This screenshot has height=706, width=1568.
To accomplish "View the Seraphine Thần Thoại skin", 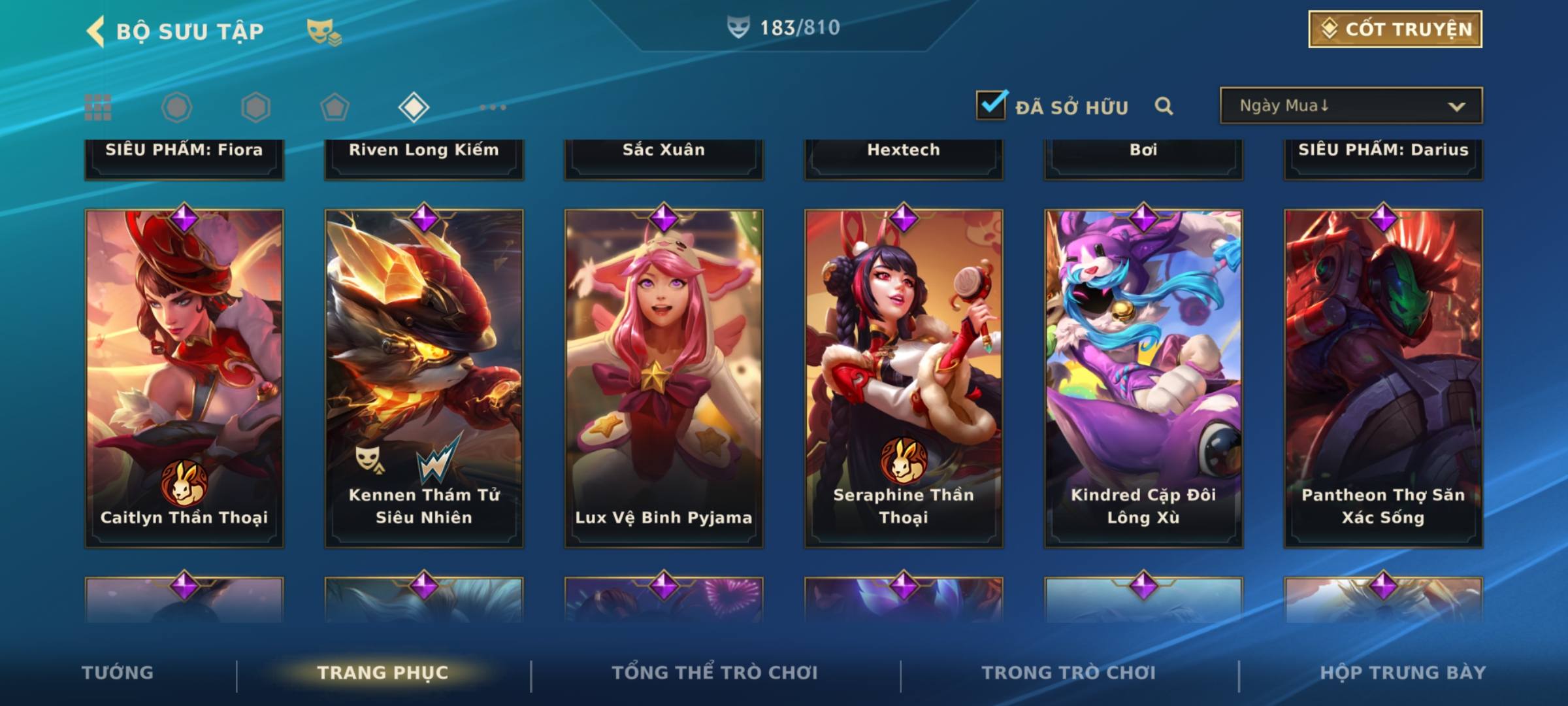I will click(904, 378).
